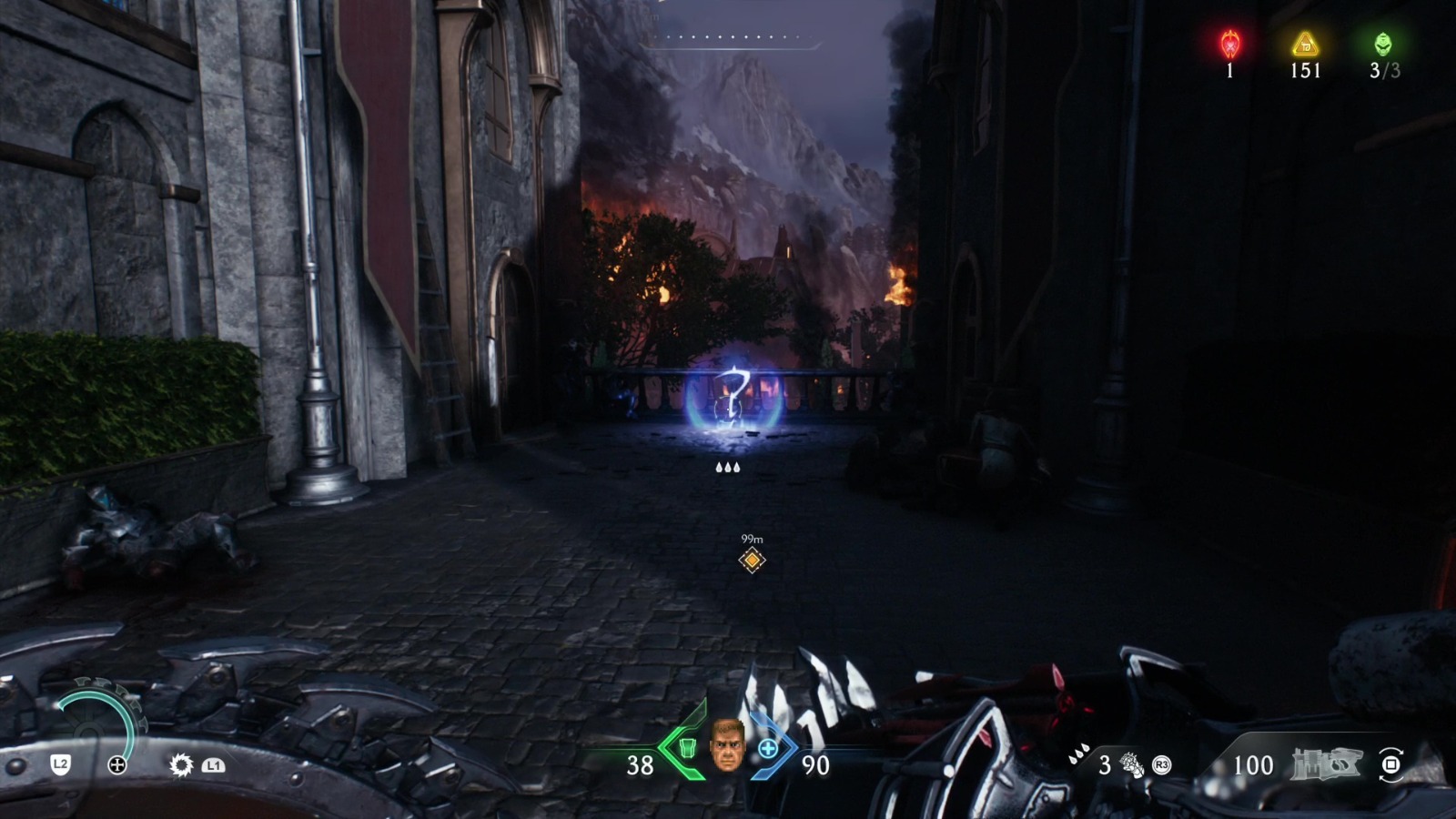
Task: Click the melee charge count reading 3
Action: pyautogui.click(x=1104, y=764)
